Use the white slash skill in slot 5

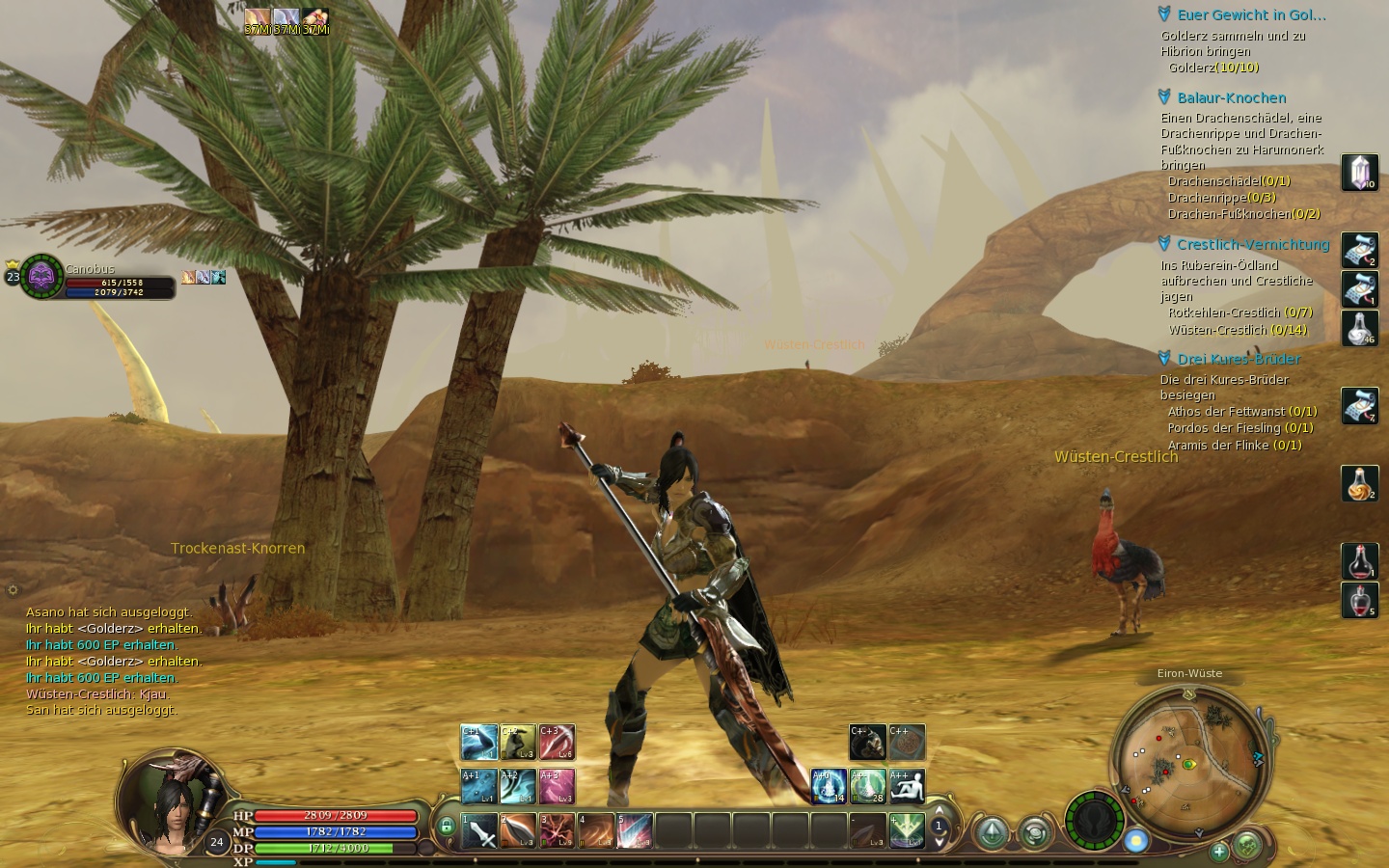634,830
